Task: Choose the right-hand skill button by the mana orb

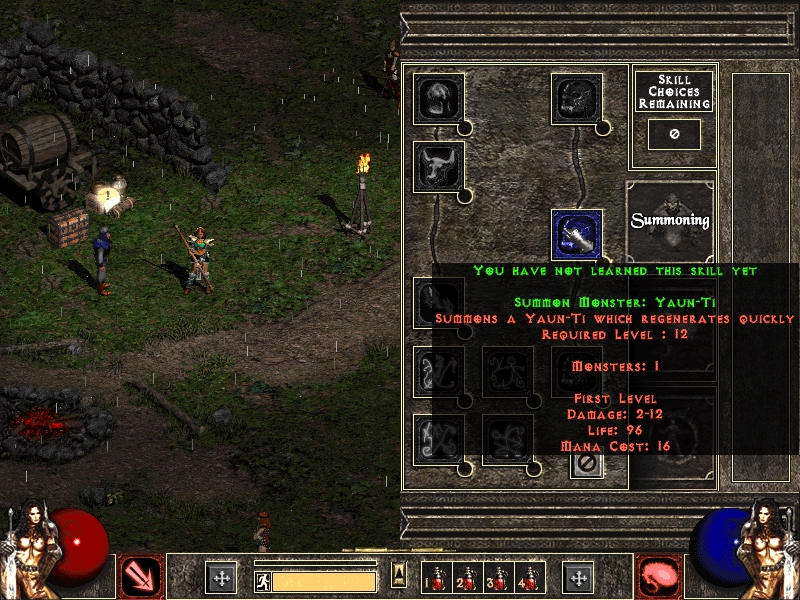Action: click(659, 577)
